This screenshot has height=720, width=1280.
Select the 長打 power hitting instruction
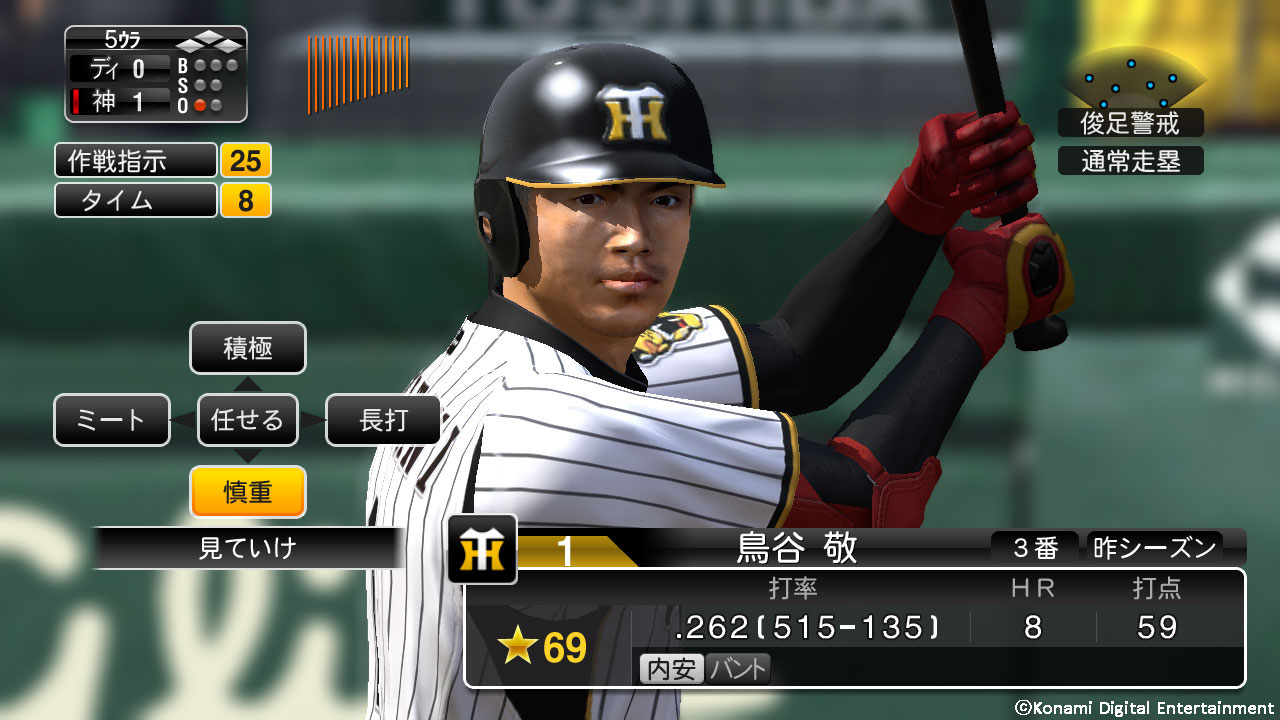click(x=383, y=420)
